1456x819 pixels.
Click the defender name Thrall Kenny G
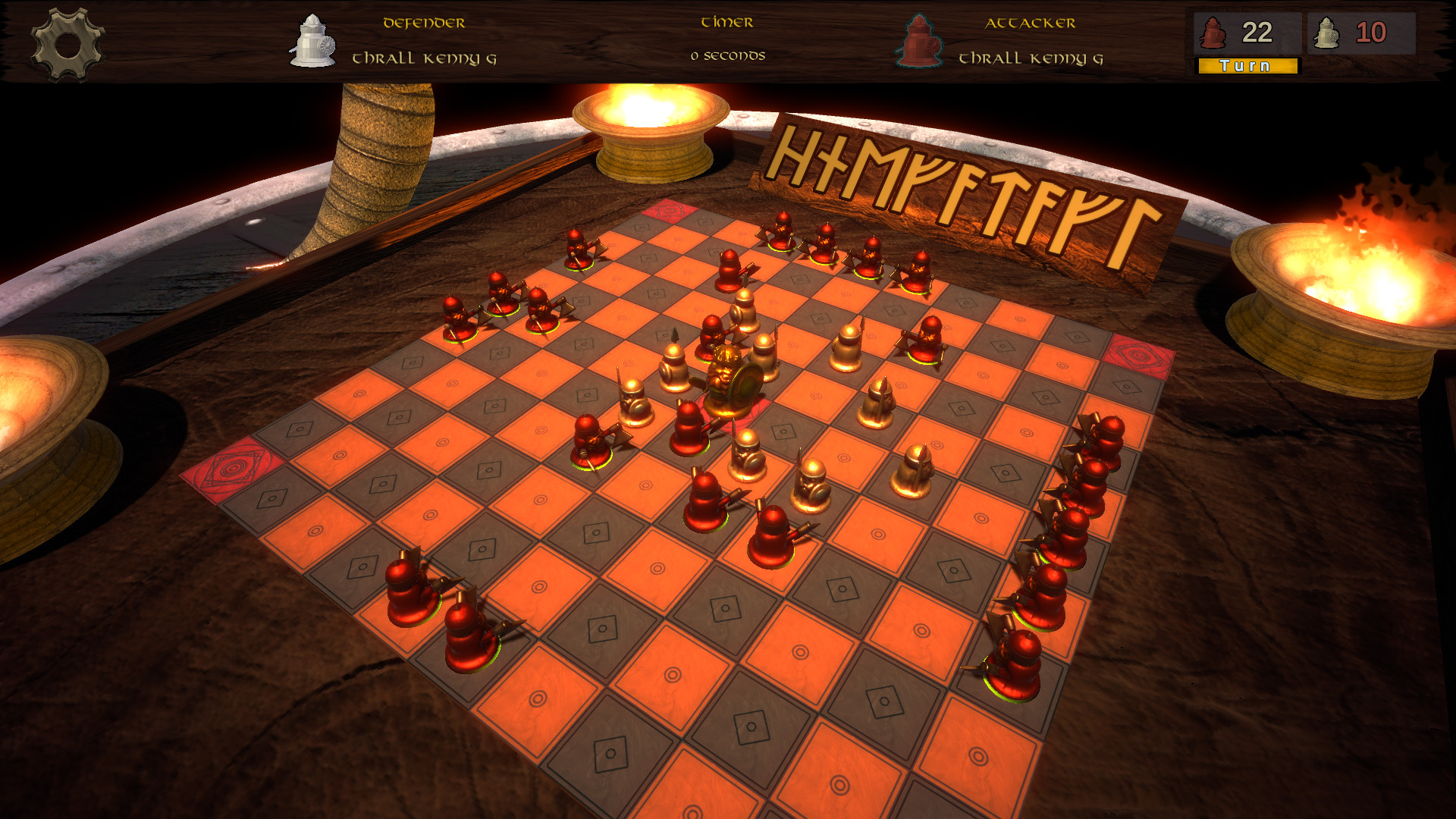422,55
